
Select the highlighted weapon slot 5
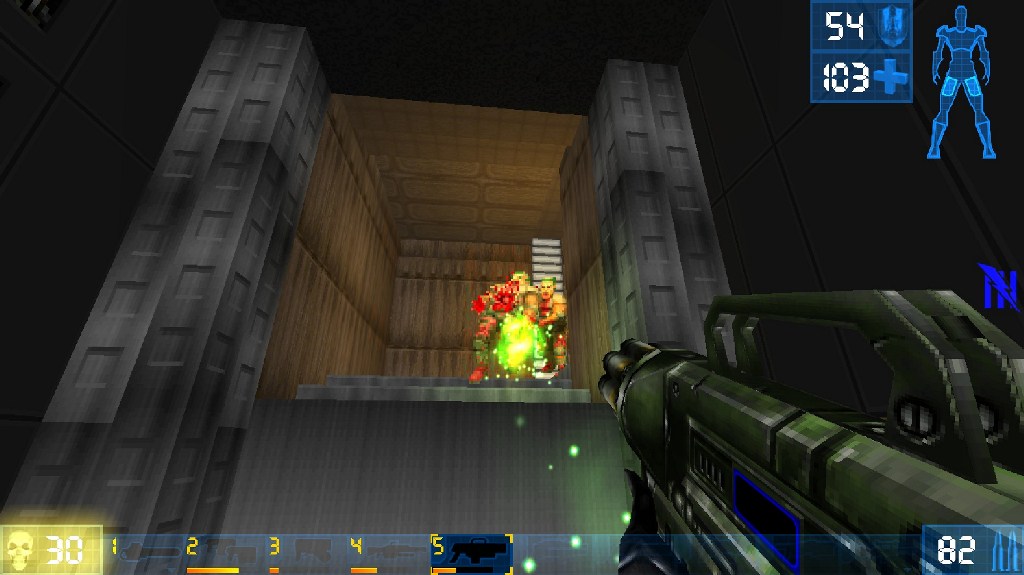472,552
